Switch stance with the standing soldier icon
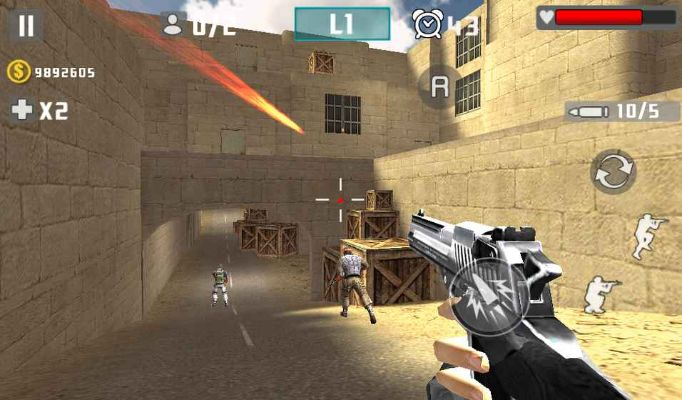Viewport: 682px width, 400px height. tap(648, 236)
